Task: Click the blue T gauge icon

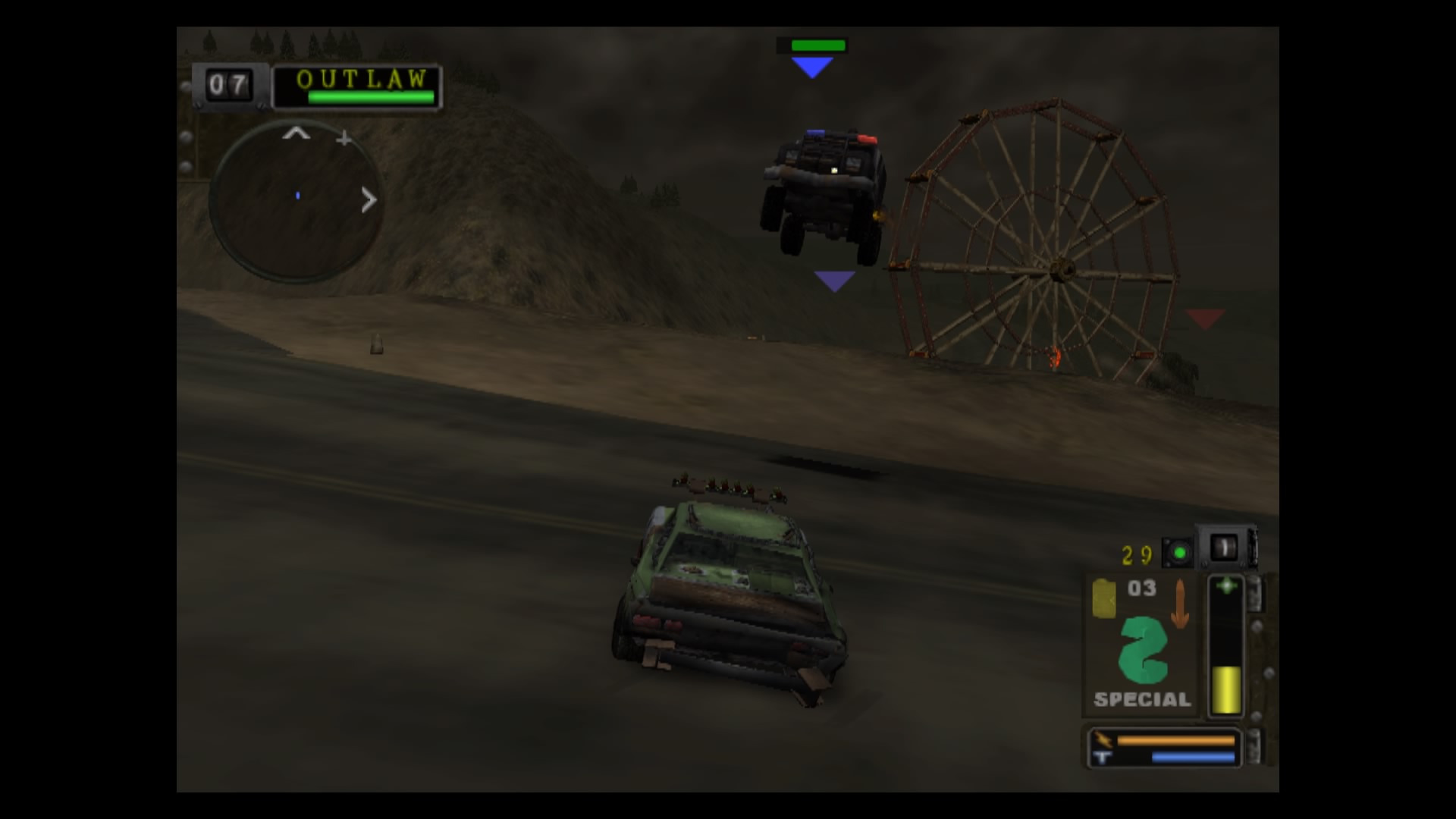Action: tap(1103, 758)
